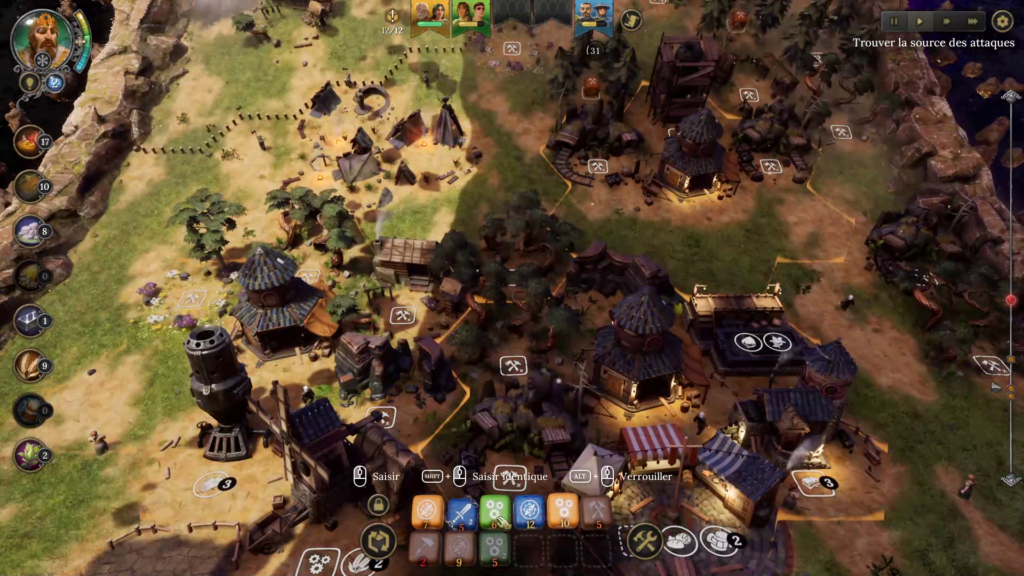Open the scroll icon next to blue banner
Screen dimensions: 1024x576
point(631,19)
